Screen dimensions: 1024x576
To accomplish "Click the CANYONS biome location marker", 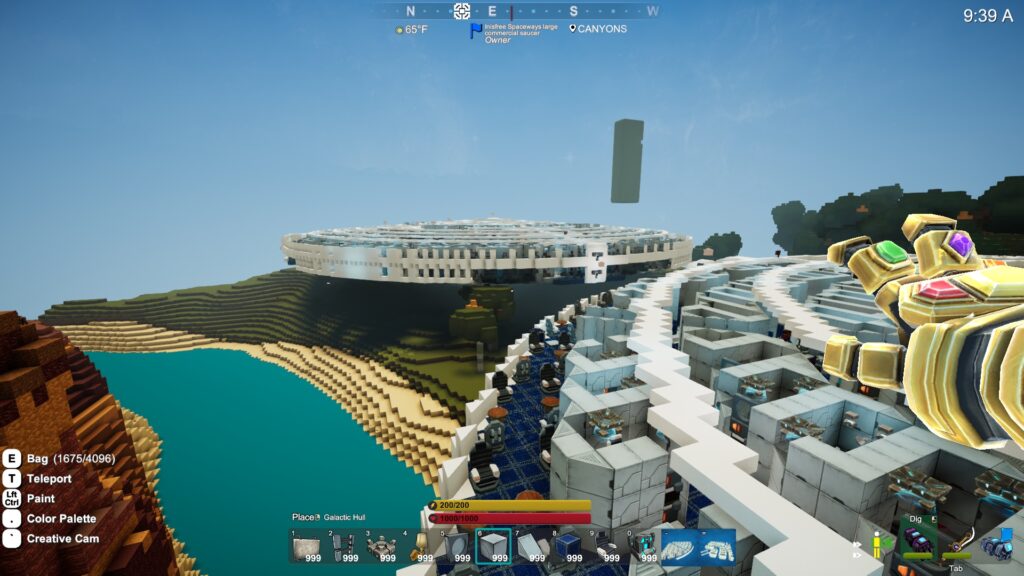I will click(598, 29).
